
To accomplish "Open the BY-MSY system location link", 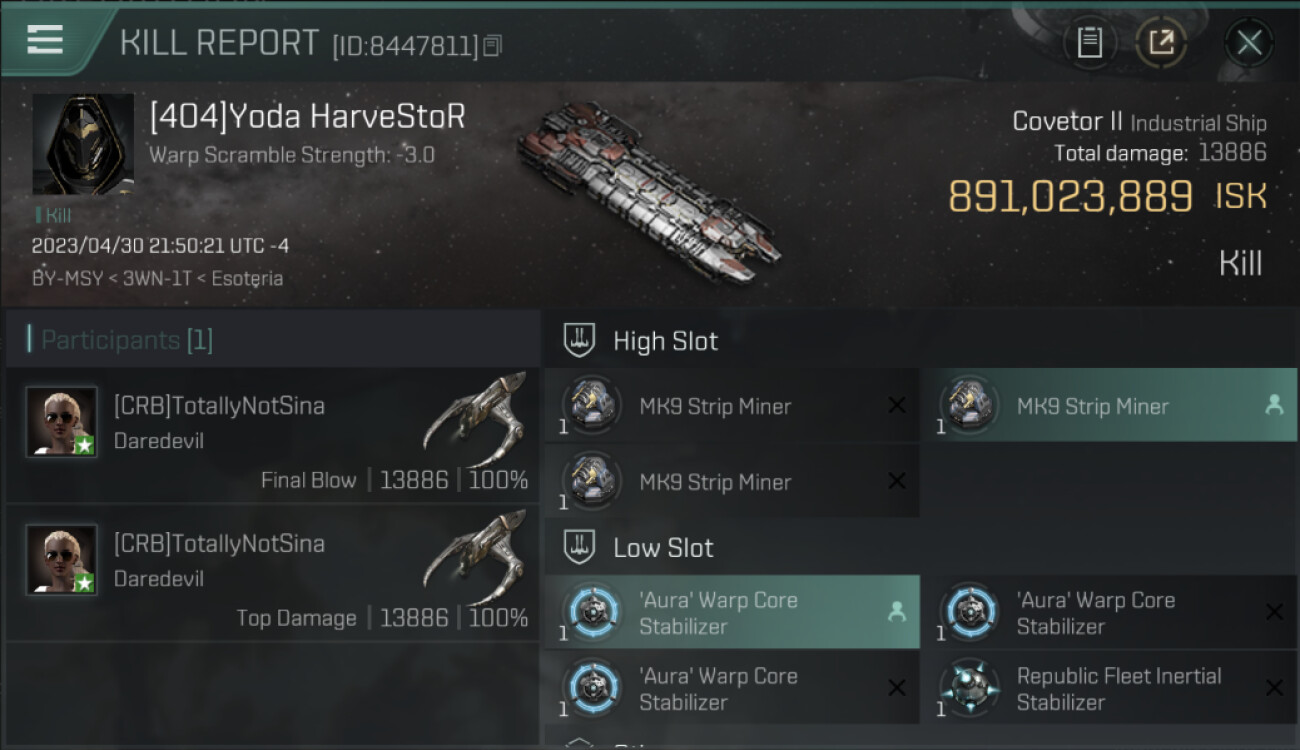I will coord(67,278).
